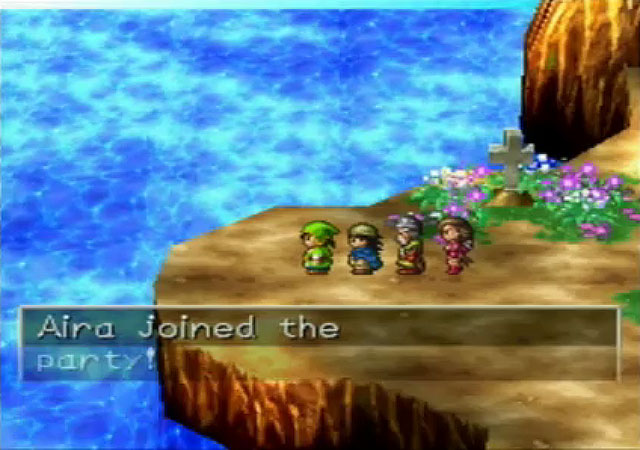The width and height of the screenshot is (640, 450).
Task: Dismiss the "Aira joined the party!" message box
Action: 318,343
